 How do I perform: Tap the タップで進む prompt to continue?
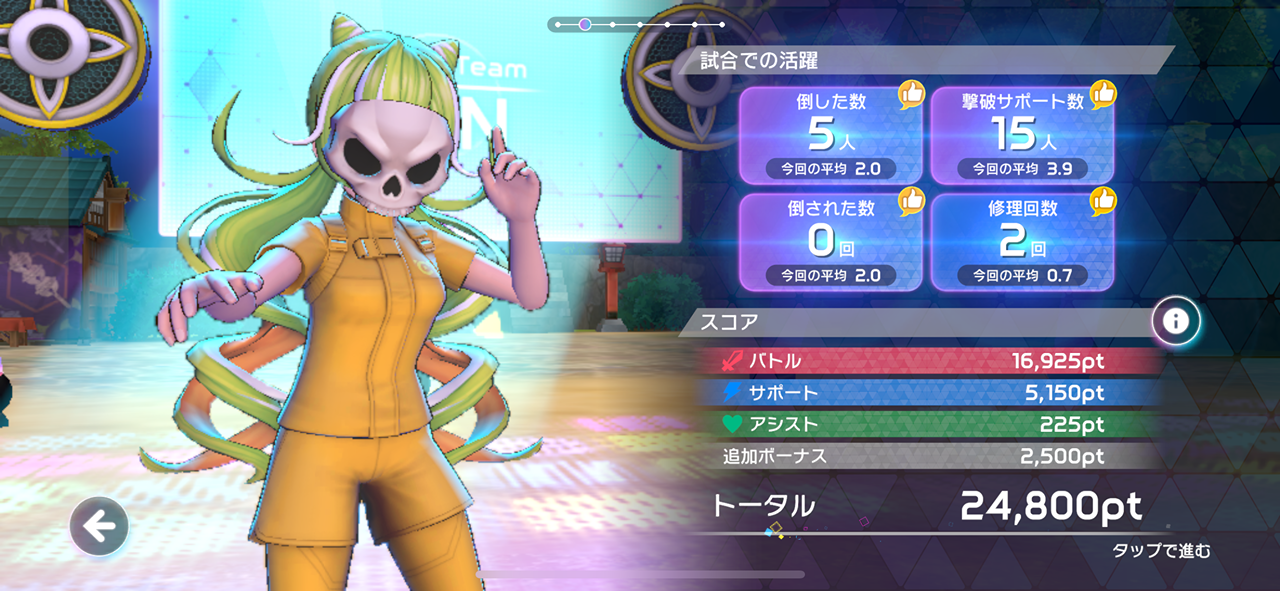tap(1160, 551)
